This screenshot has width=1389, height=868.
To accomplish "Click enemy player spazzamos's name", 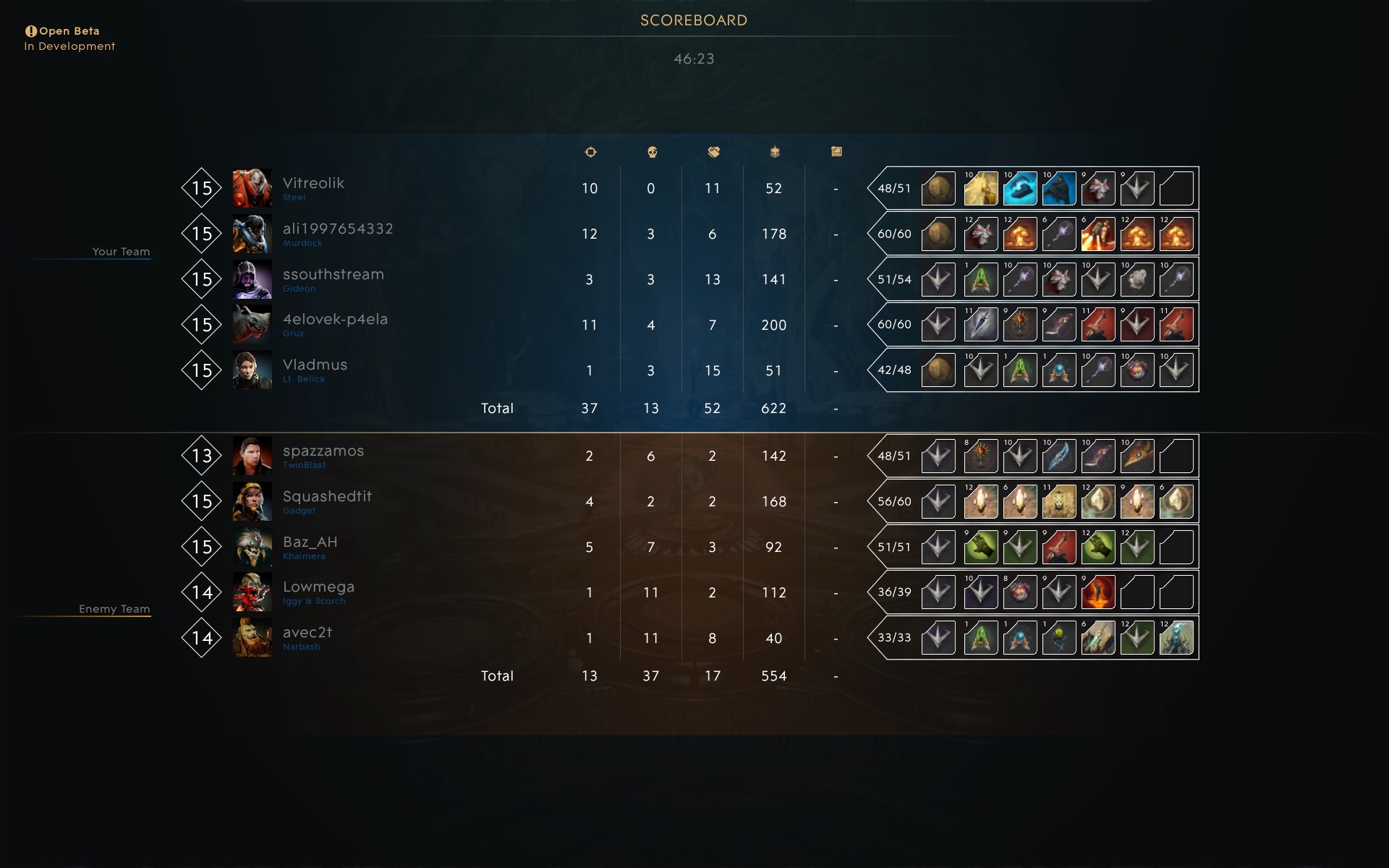I will pyautogui.click(x=323, y=451).
